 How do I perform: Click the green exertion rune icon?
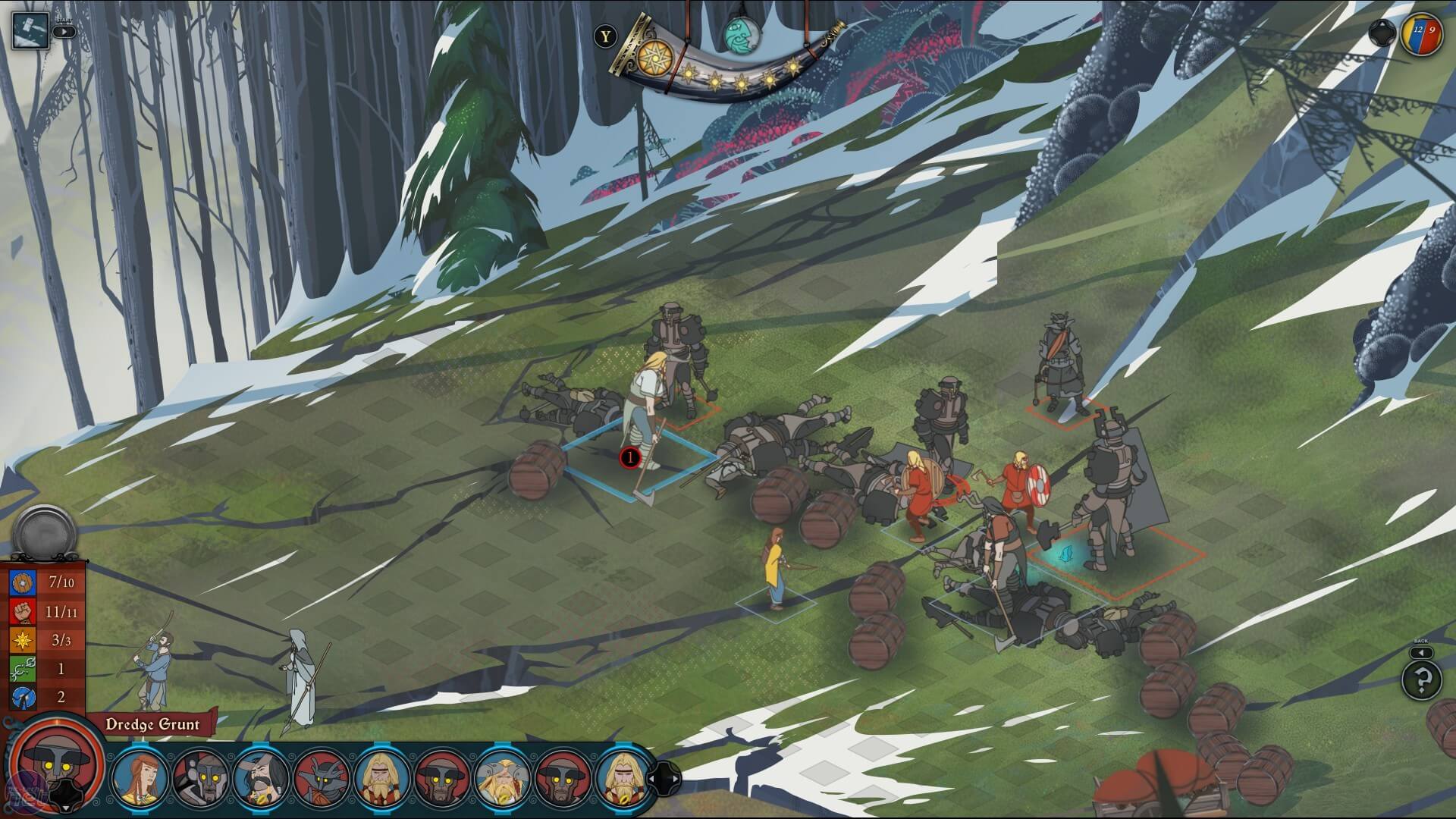coord(23,668)
